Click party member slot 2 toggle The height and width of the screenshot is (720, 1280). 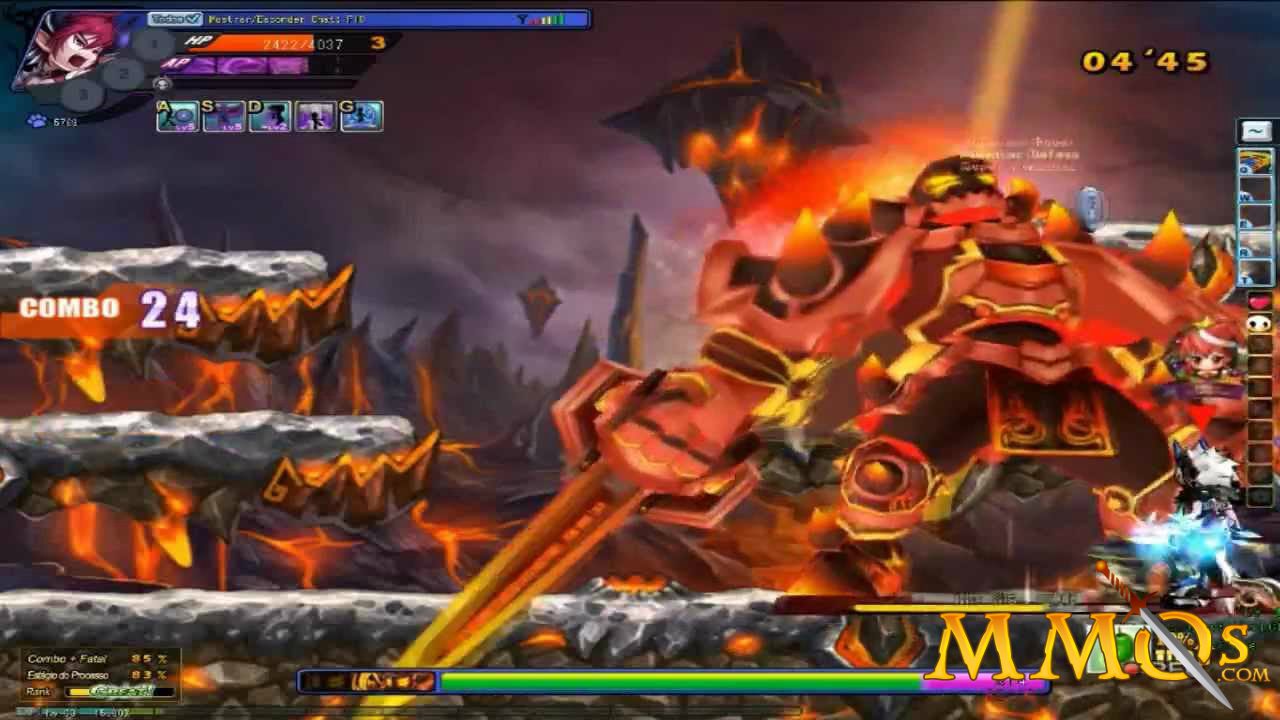coord(122,73)
